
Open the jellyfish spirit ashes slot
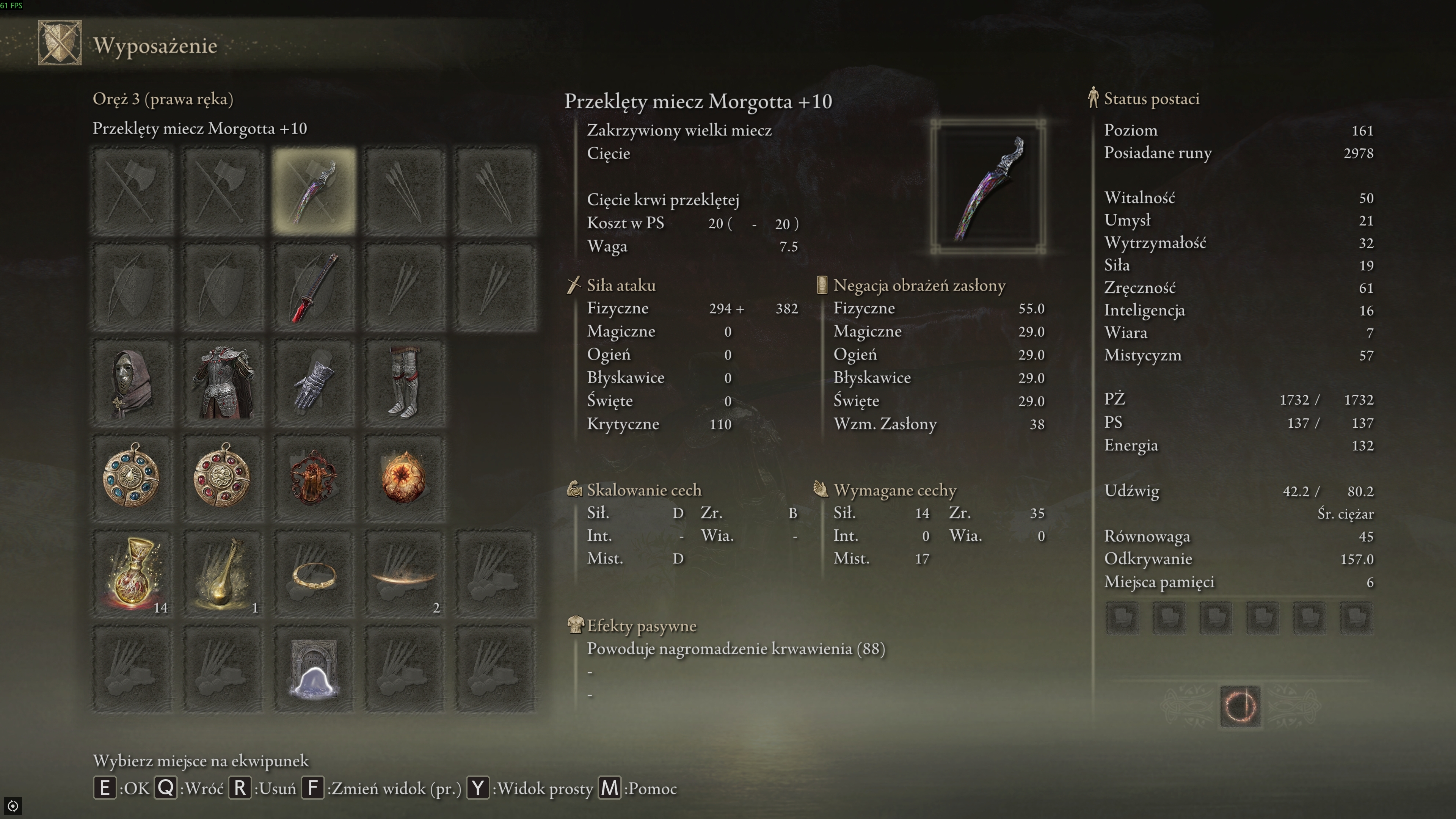(x=314, y=669)
